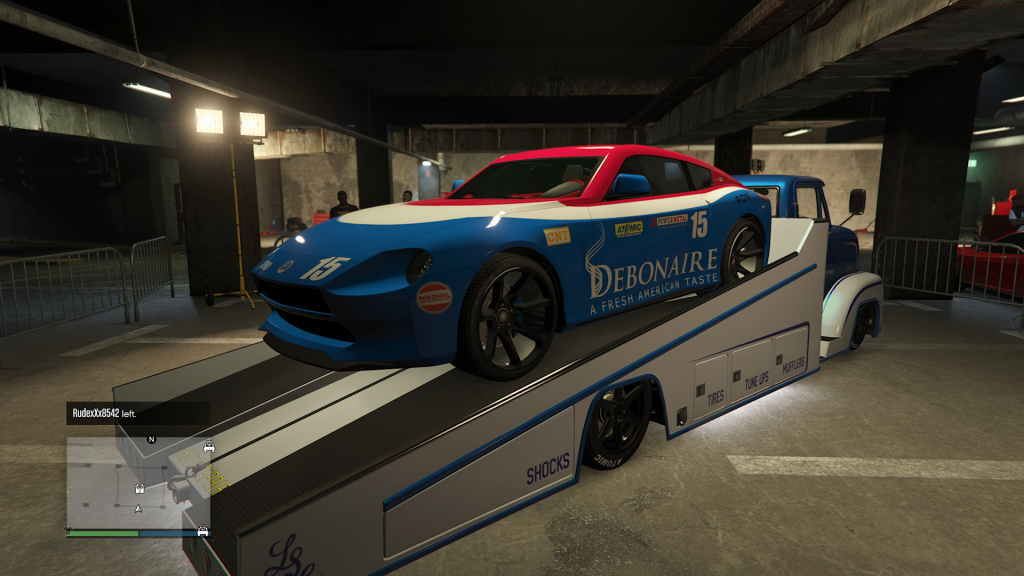Select the gift box blip on minimap
This screenshot has width=1024, height=576.
[x=140, y=489]
